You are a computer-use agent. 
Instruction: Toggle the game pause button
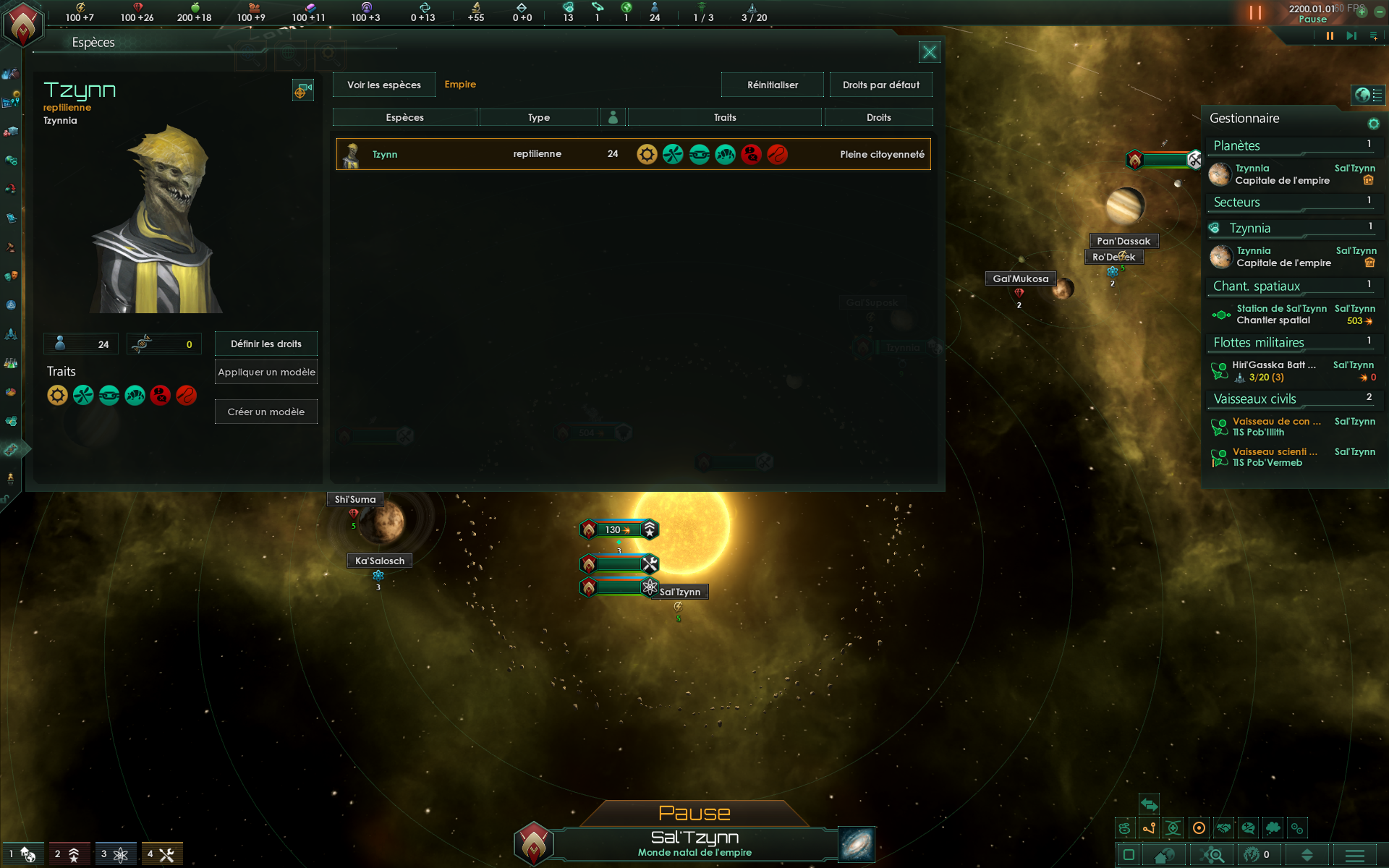pyautogui.click(x=1329, y=35)
